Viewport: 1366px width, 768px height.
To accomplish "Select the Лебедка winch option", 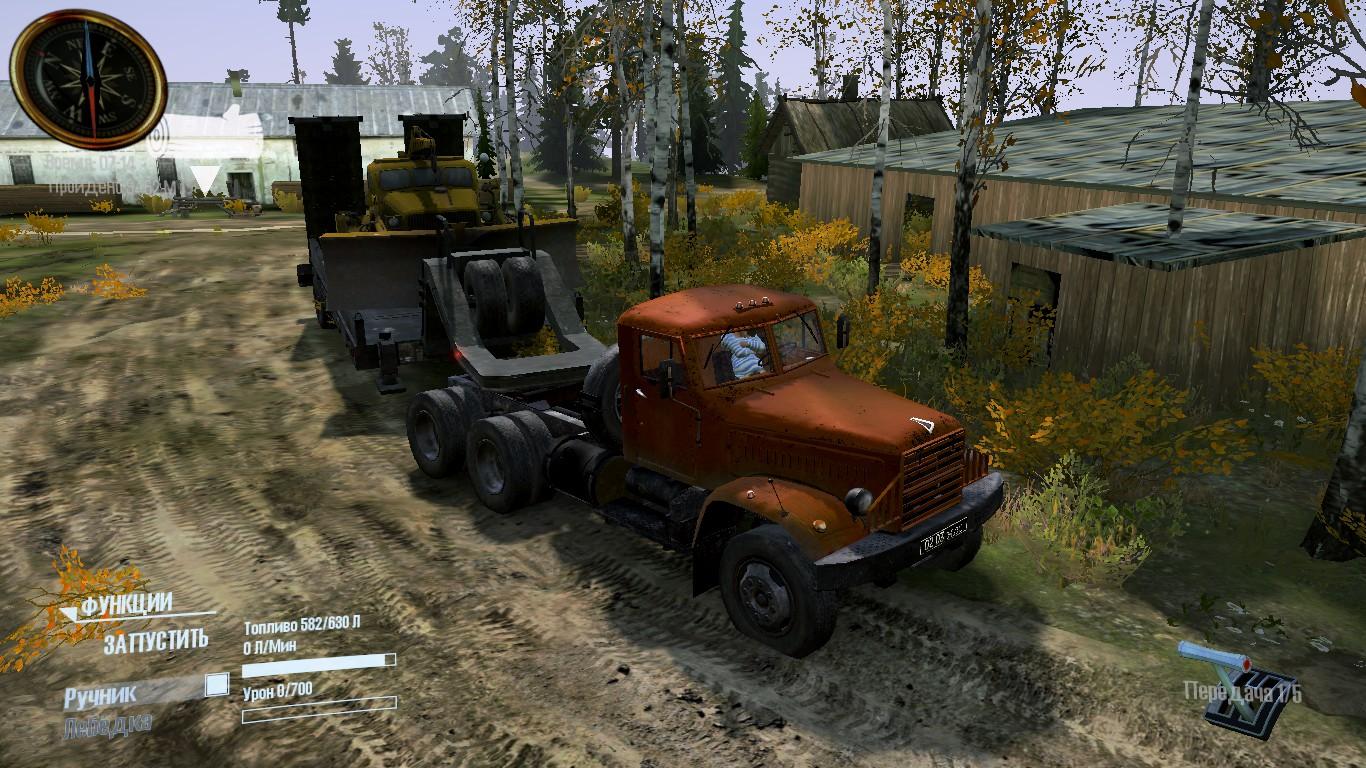I will click(107, 724).
